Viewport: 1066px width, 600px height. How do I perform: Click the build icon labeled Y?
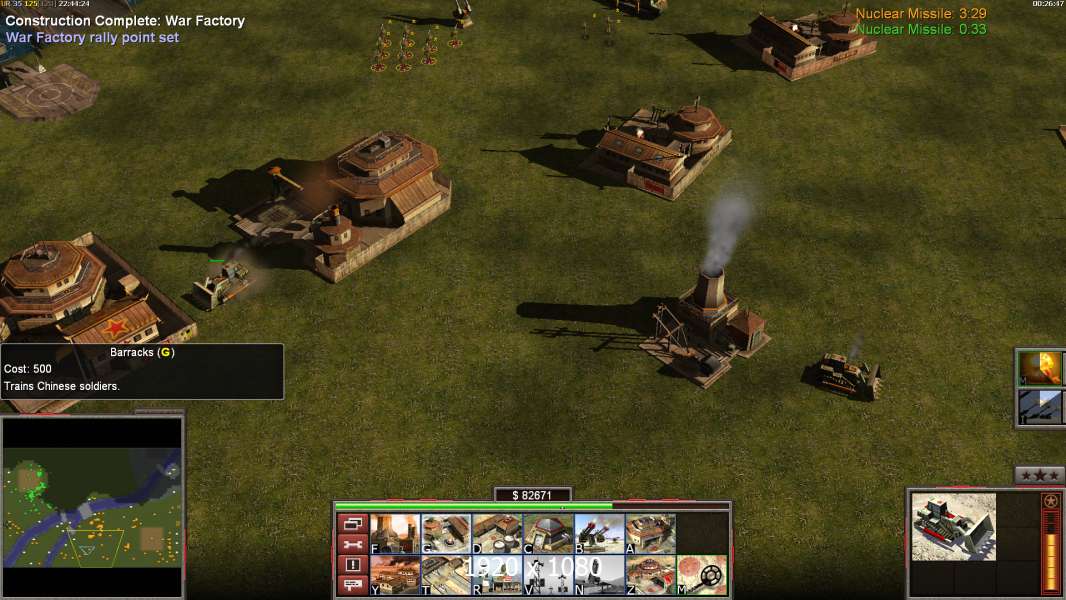click(x=395, y=575)
